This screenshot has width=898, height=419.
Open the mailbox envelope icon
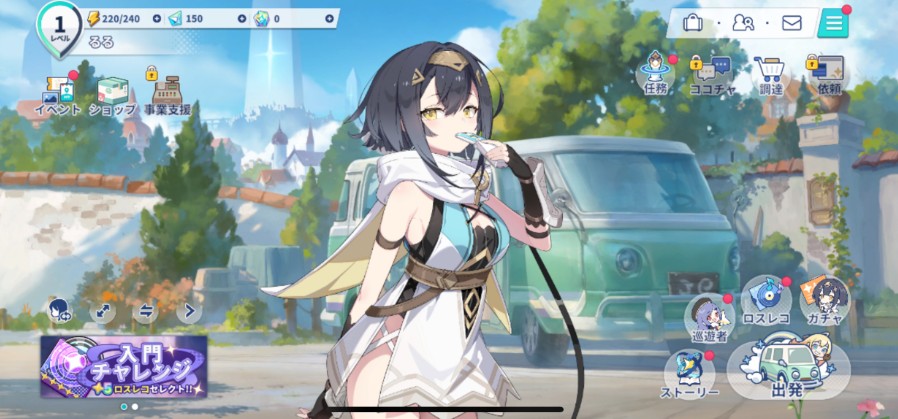(792, 22)
